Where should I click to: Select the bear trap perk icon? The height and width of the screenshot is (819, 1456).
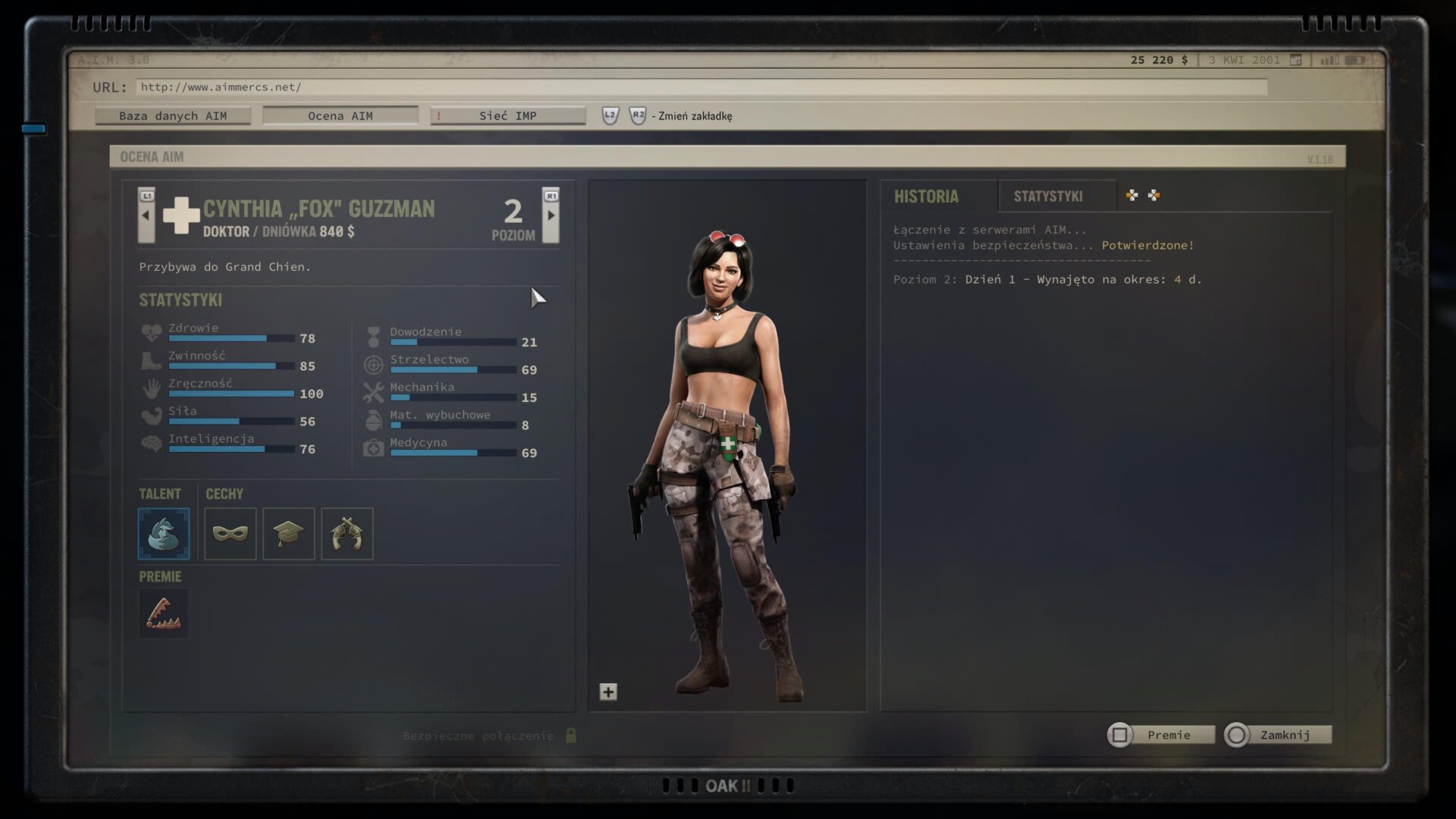[x=164, y=613]
